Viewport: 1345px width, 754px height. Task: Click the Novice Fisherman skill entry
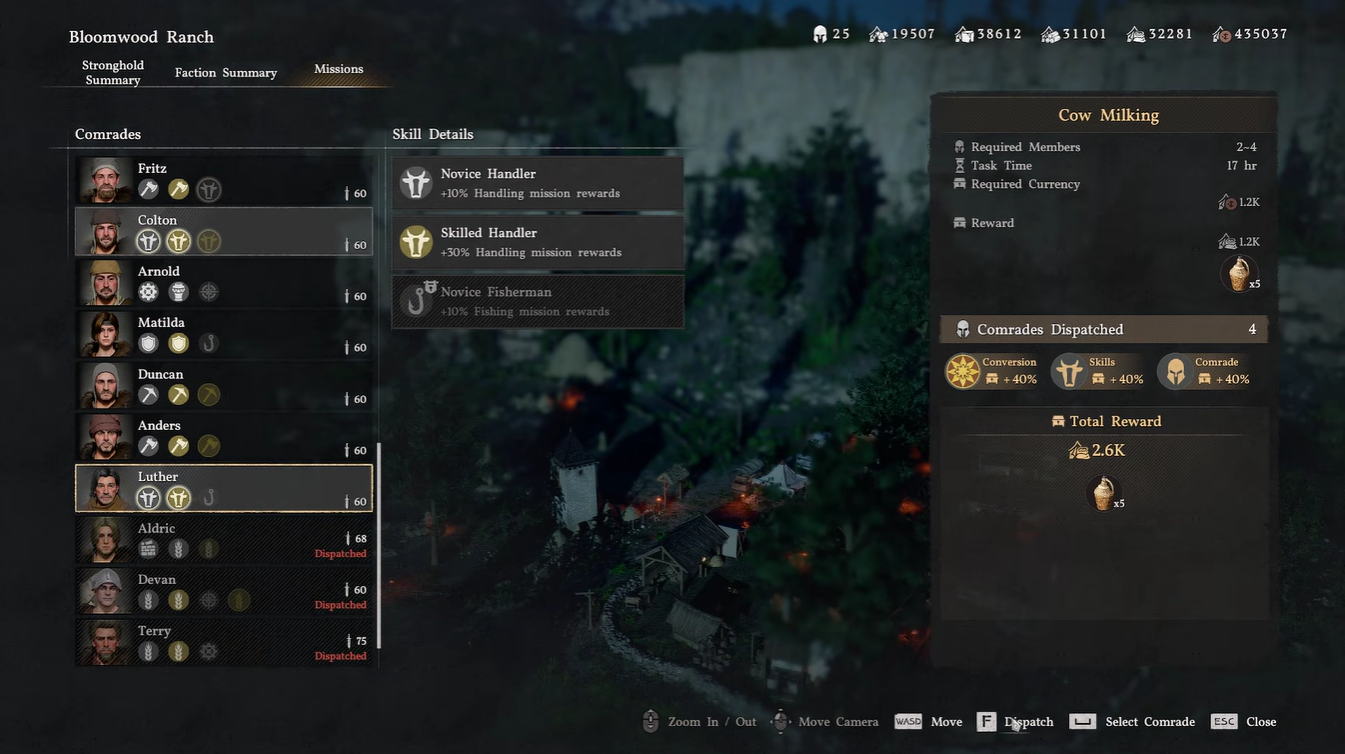(x=538, y=301)
